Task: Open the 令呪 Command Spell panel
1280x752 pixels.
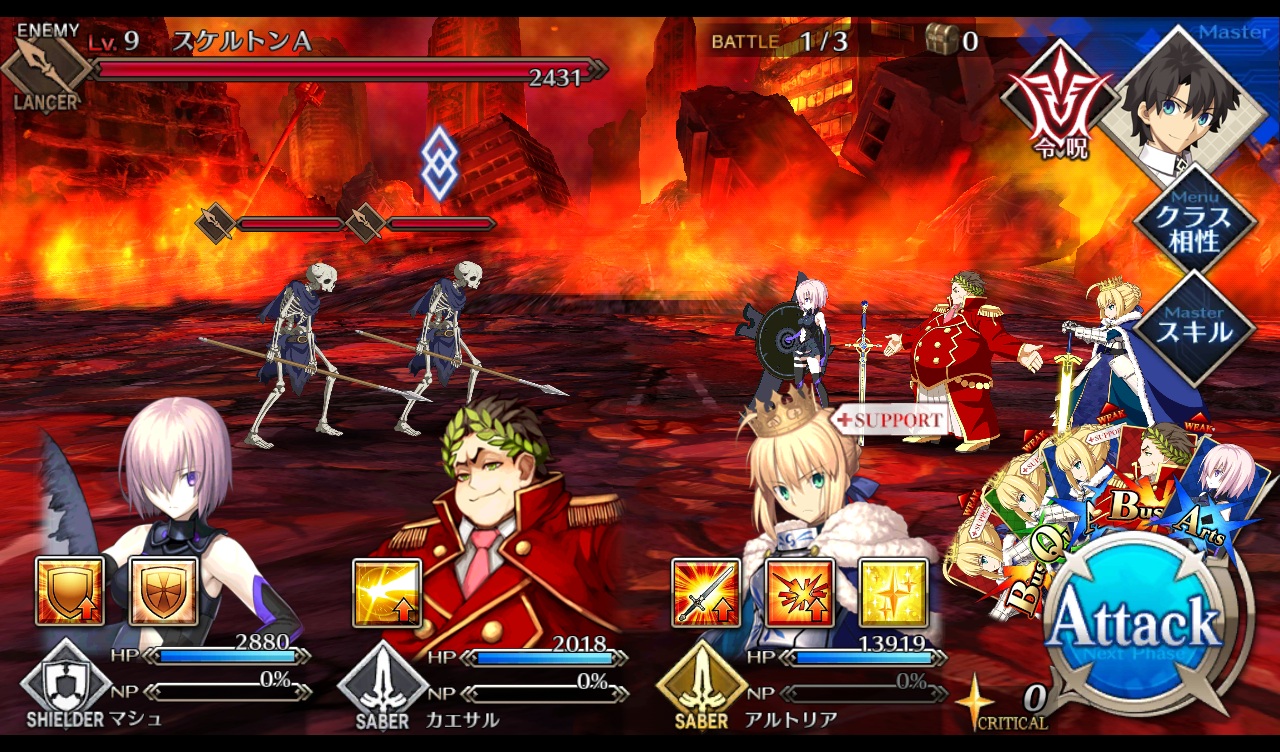Action: 1058,109
